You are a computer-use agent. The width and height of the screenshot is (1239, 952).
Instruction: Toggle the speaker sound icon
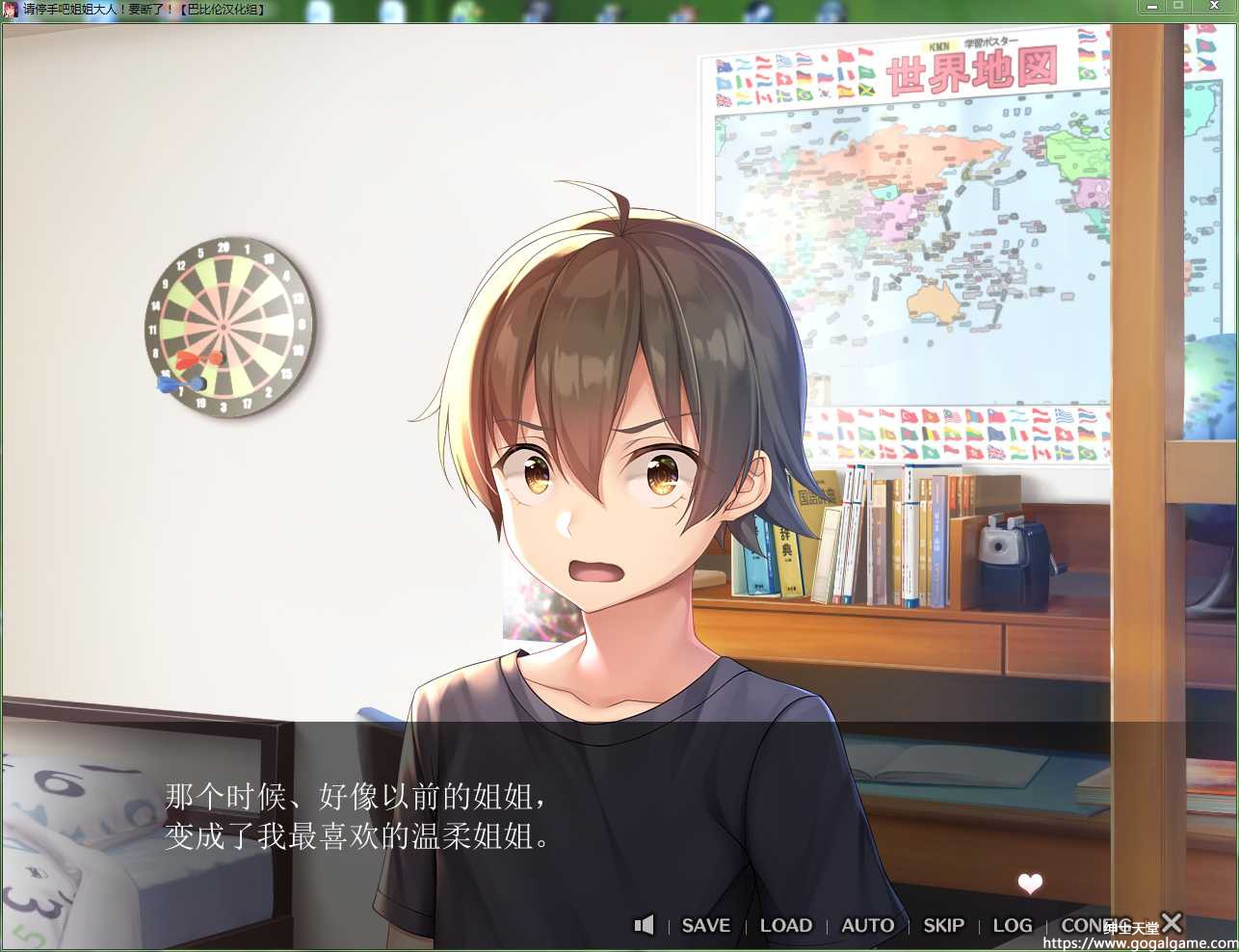pos(644,925)
